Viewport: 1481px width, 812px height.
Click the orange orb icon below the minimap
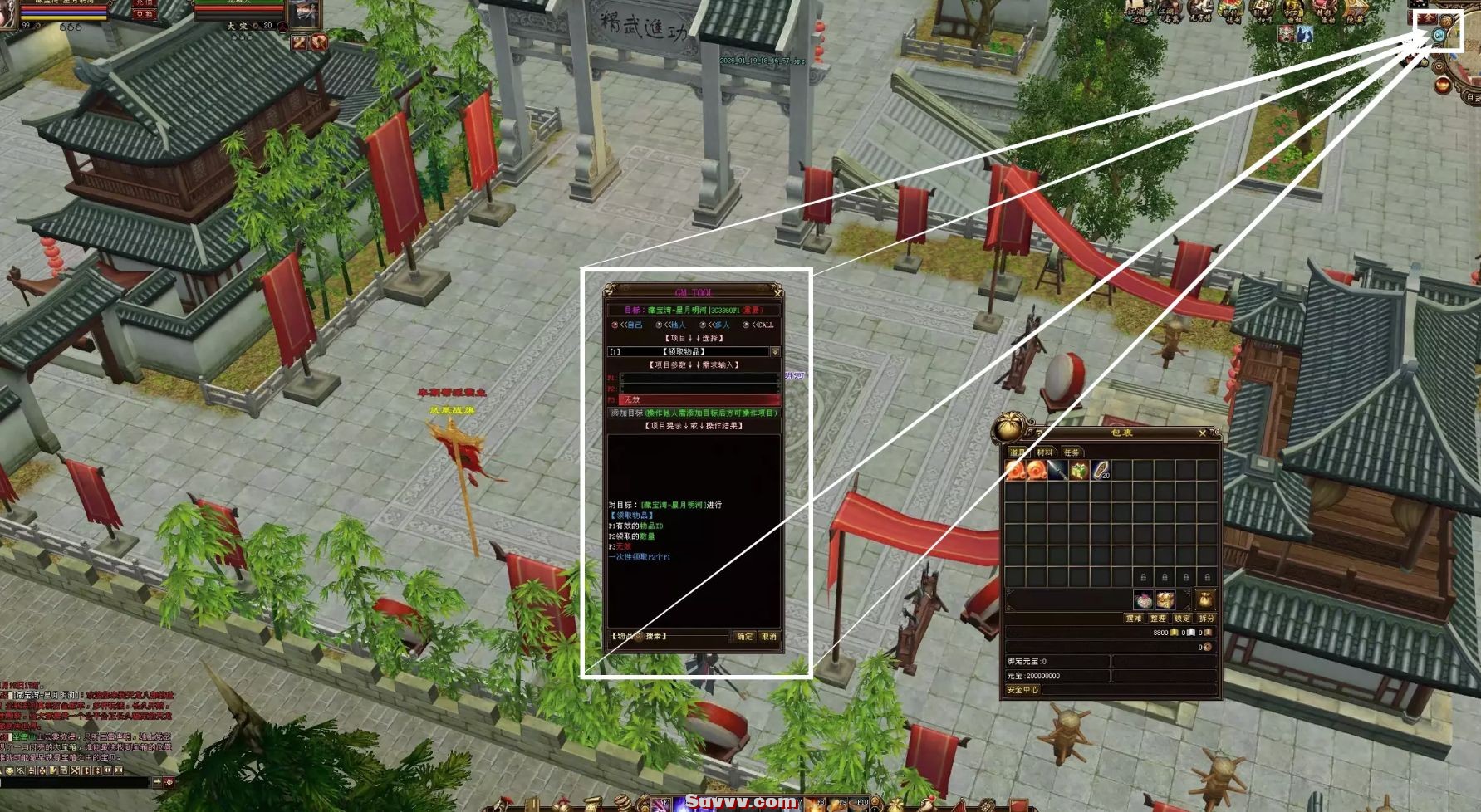click(x=1443, y=84)
